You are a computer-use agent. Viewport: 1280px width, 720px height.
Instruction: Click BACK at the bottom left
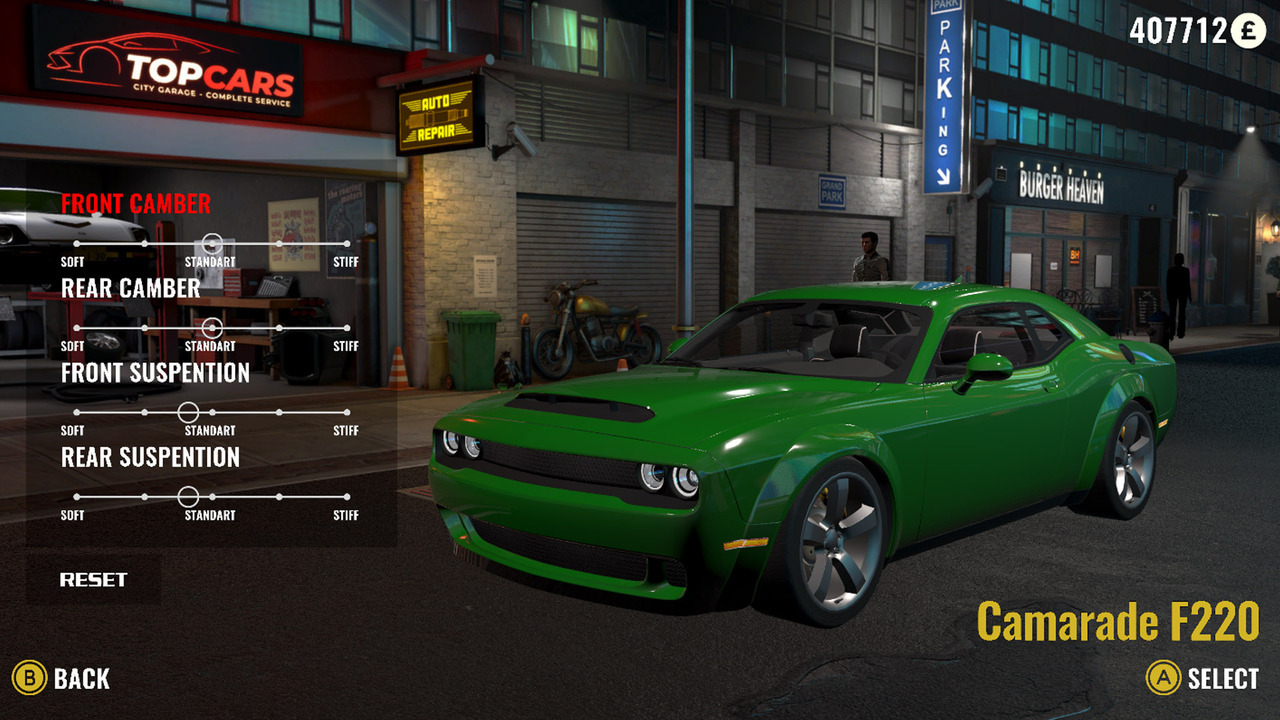click(x=82, y=678)
